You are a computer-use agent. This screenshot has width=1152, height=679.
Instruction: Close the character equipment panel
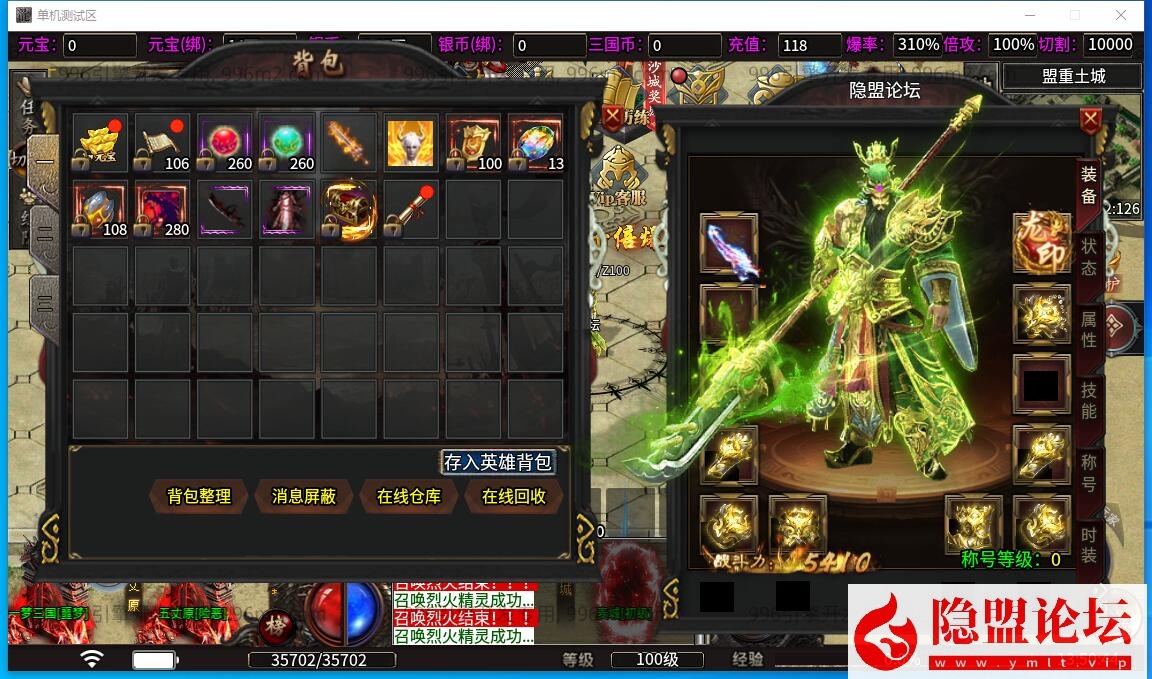[1090, 121]
